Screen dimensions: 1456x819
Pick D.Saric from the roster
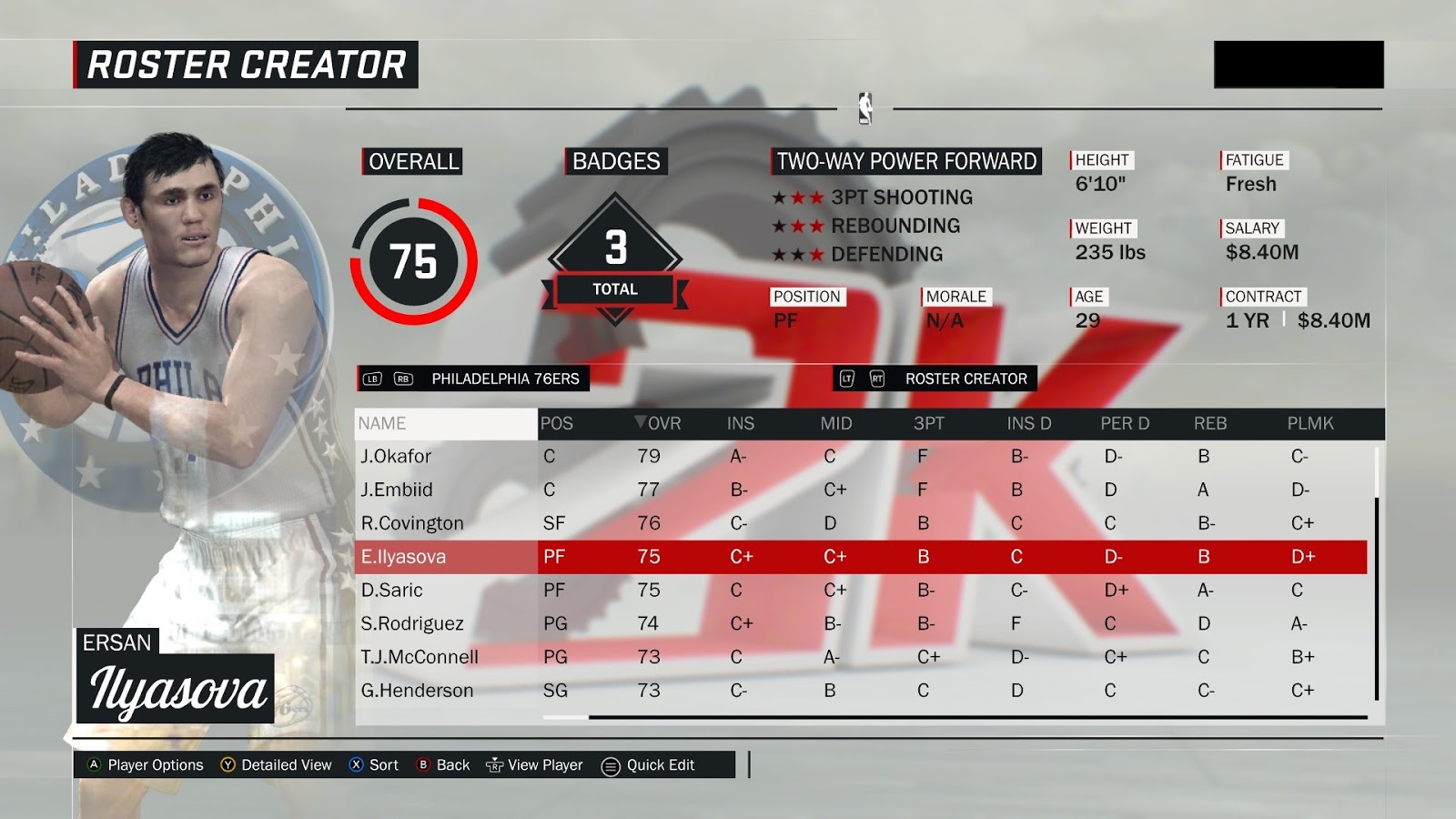(392, 590)
